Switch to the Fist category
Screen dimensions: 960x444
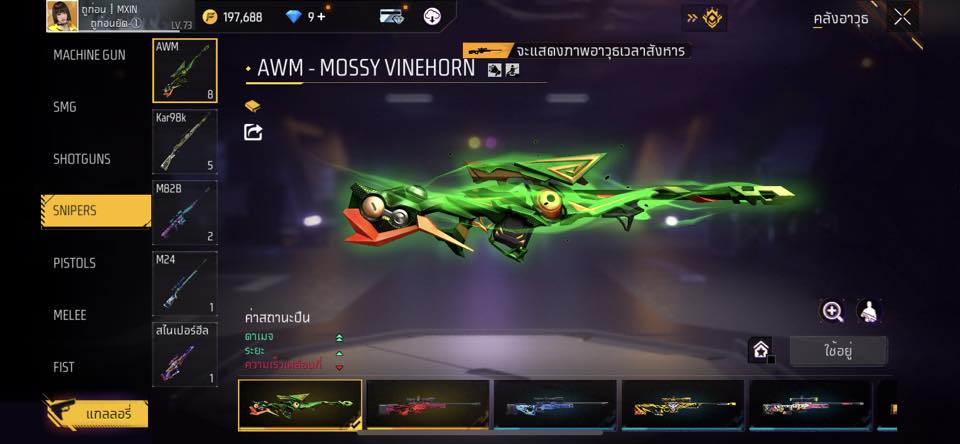[x=64, y=367]
